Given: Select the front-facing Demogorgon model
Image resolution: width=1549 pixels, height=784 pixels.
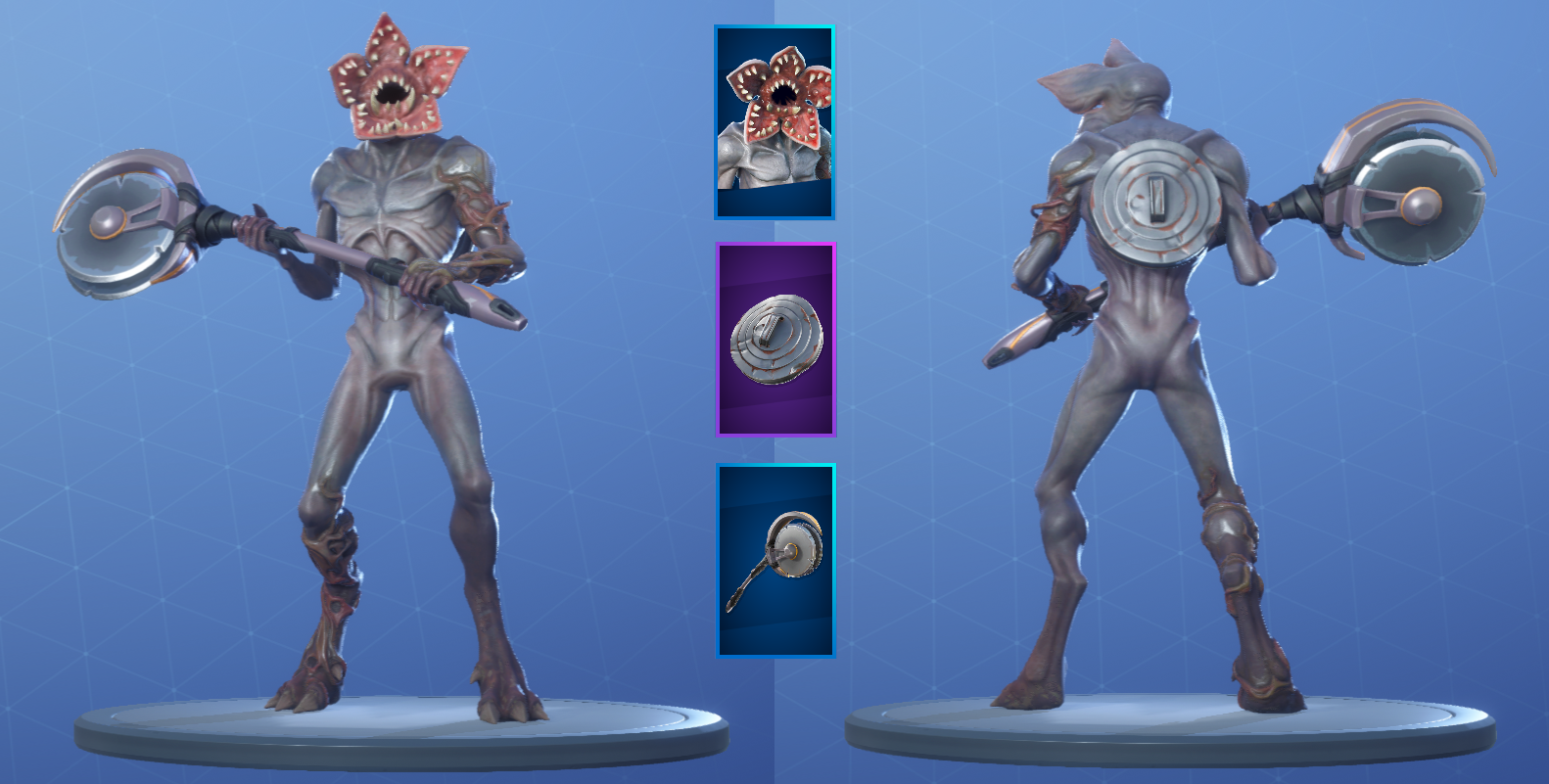Looking at the screenshot, I should pyautogui.click(x=392, y=343).
